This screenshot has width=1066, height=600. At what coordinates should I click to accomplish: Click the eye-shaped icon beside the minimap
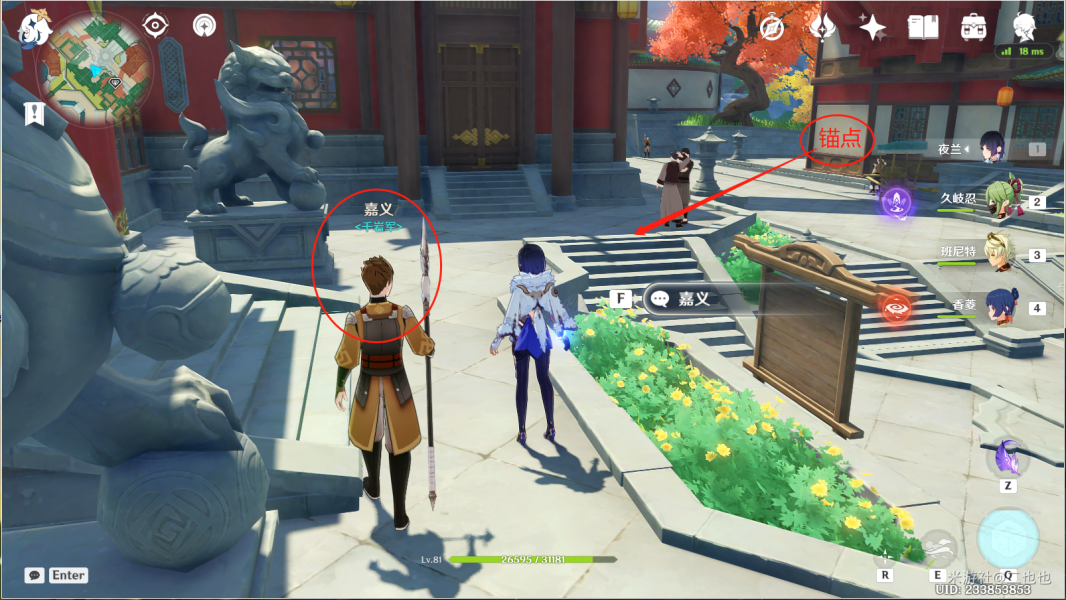click(x=156, y=25)
